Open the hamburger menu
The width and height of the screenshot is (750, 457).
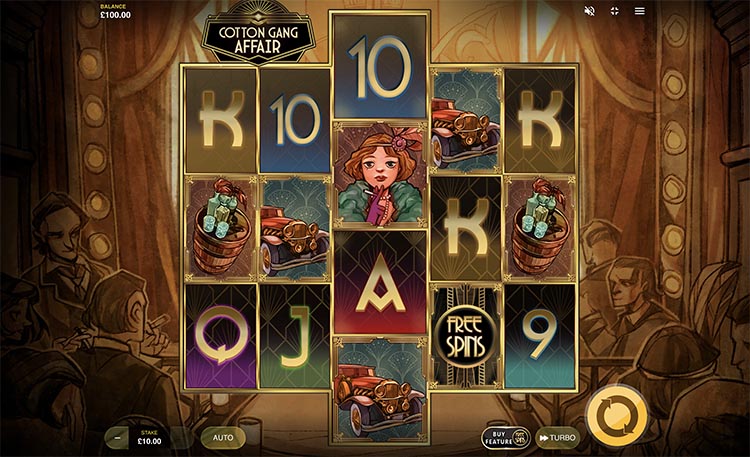click(640, 11)
